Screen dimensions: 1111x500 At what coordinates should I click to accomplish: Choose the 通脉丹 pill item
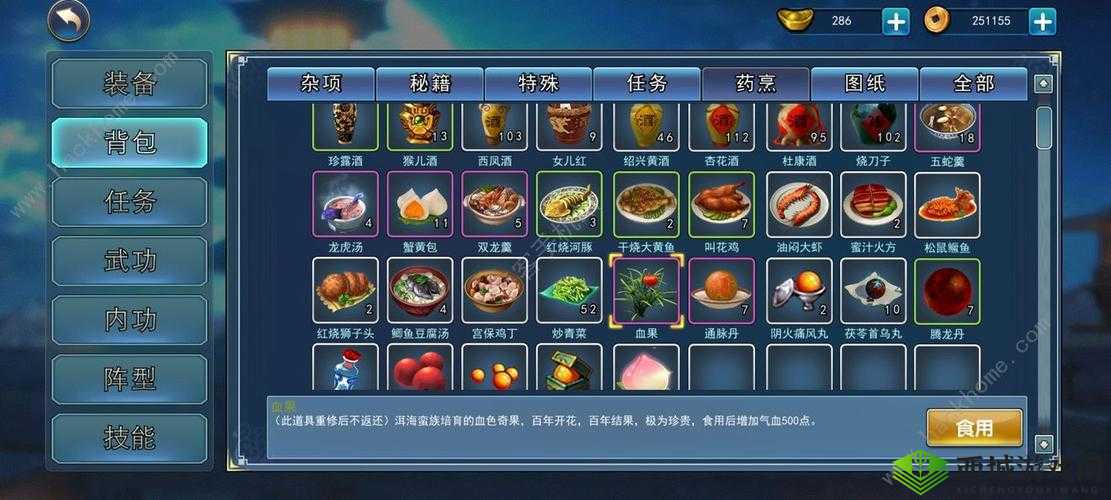(722, 291)
